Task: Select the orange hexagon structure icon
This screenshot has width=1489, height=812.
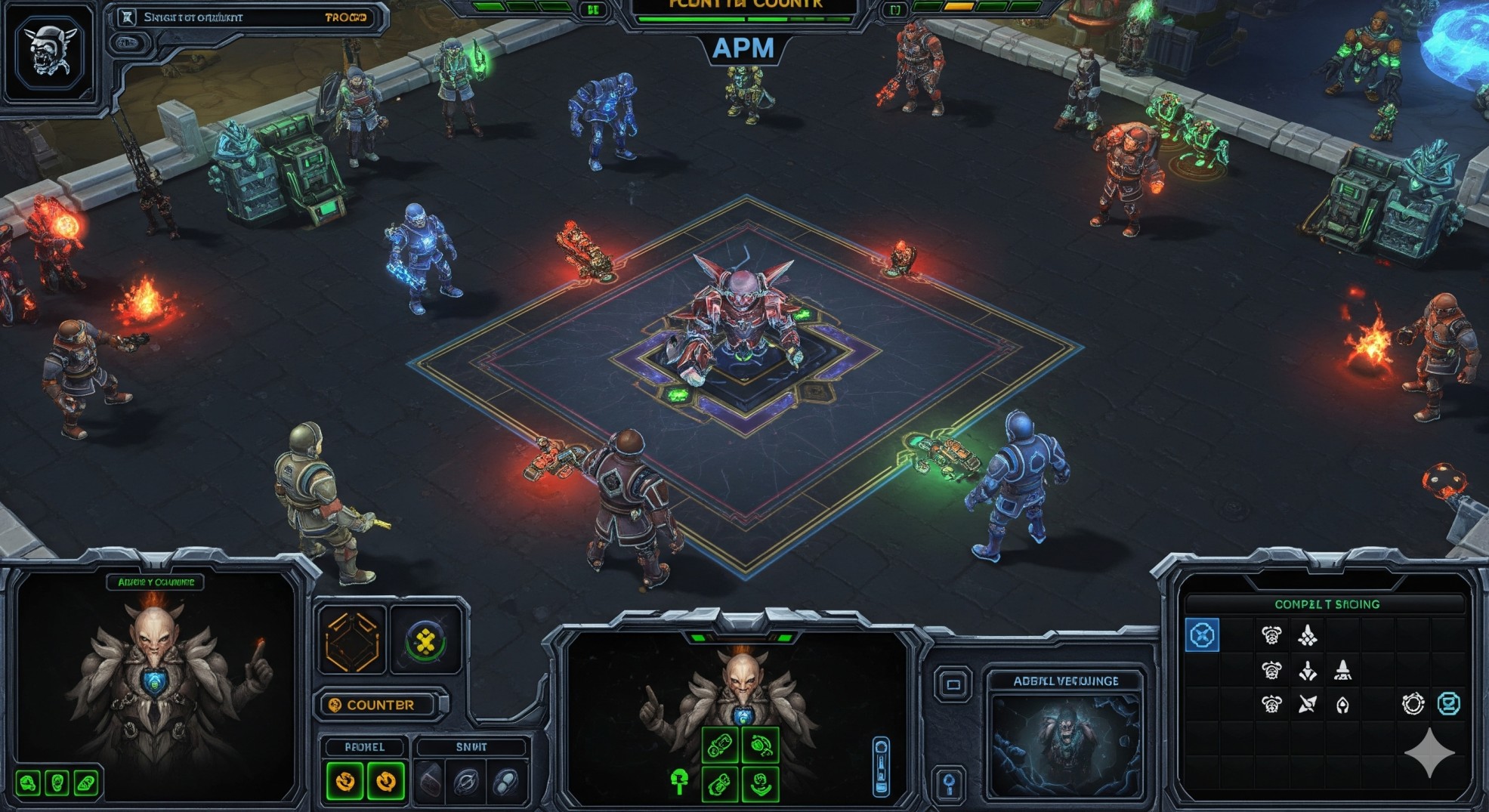Action: [x=351, y=639]
